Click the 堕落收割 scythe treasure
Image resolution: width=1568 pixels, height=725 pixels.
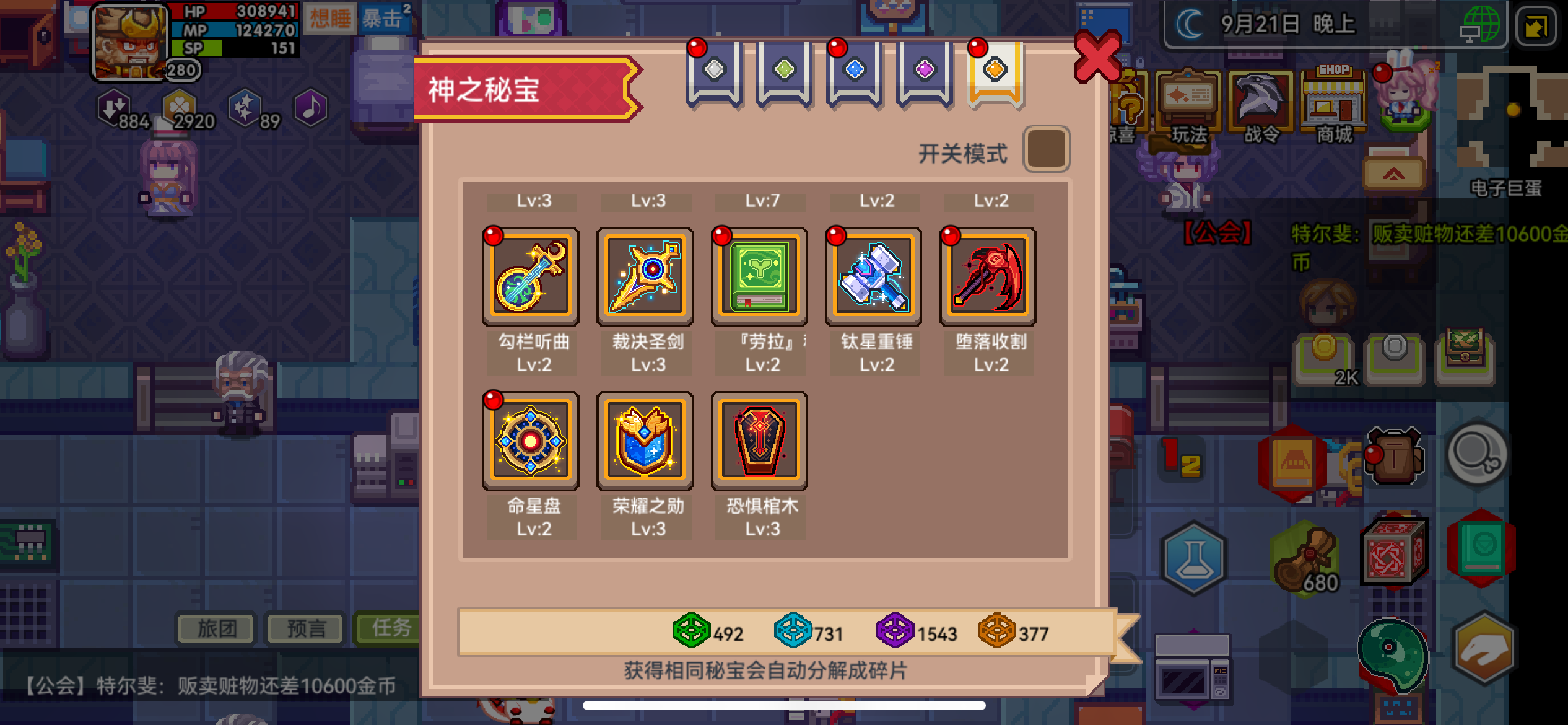(988, 277)
